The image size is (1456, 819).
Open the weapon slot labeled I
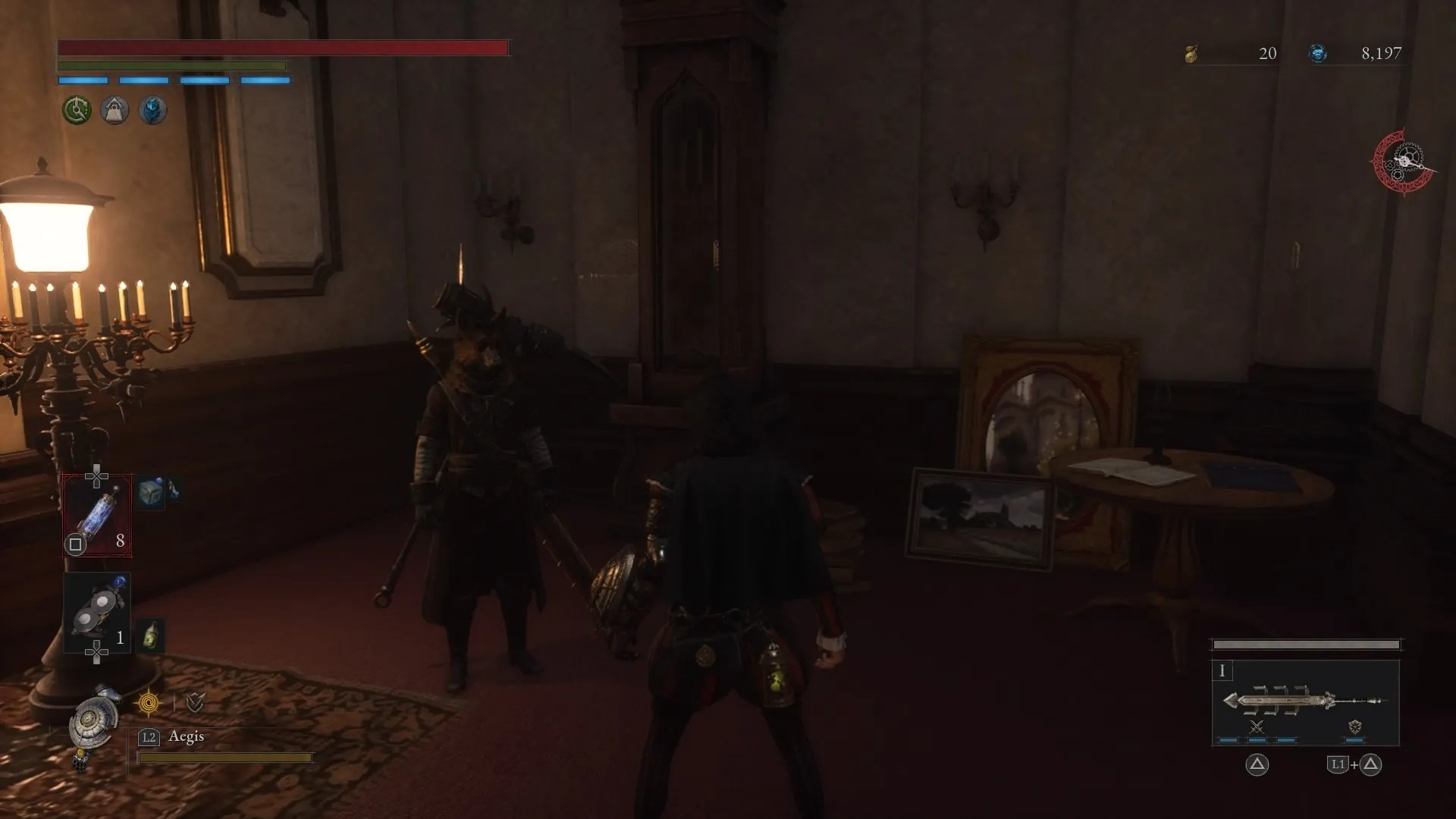(x=1223, y=671)
